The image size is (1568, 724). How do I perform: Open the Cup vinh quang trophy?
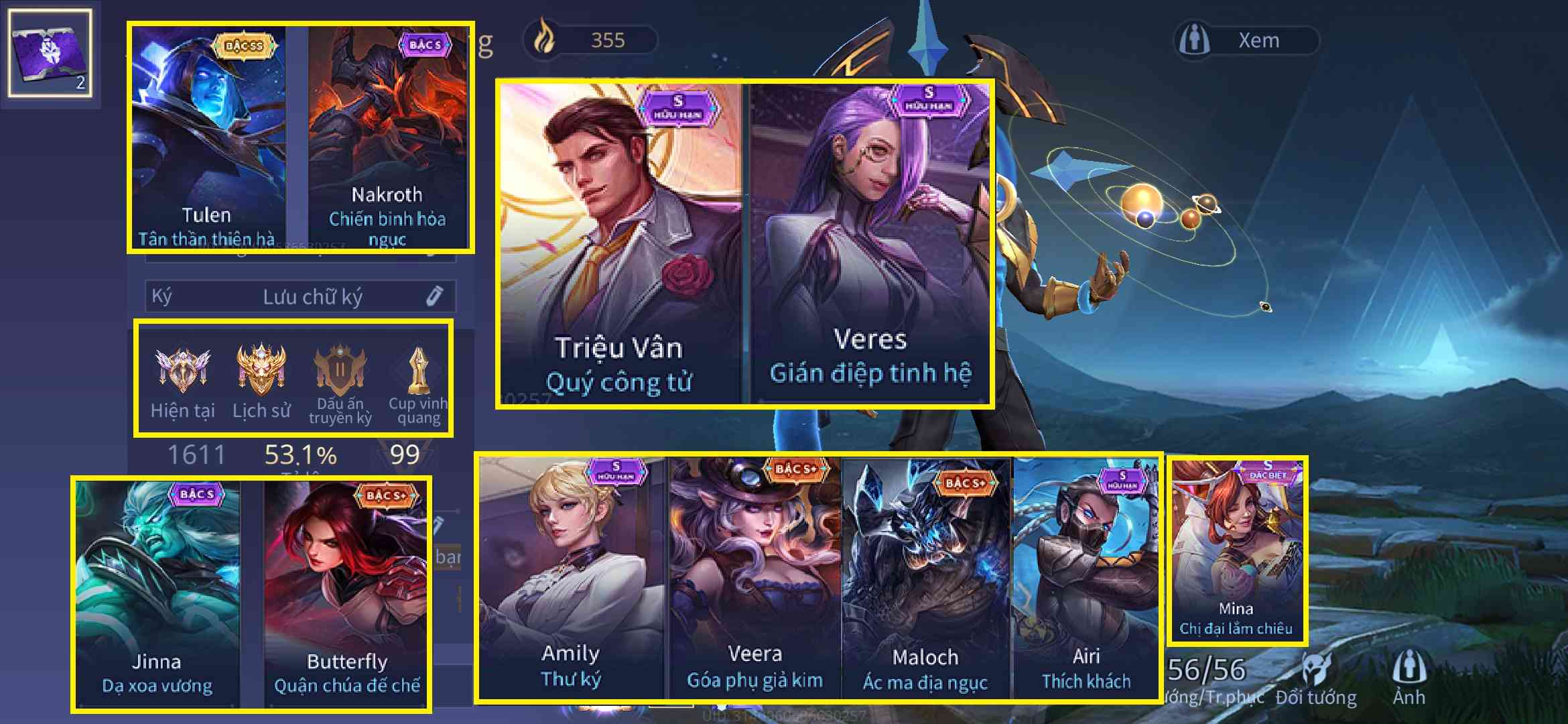(x=418, y=383)
